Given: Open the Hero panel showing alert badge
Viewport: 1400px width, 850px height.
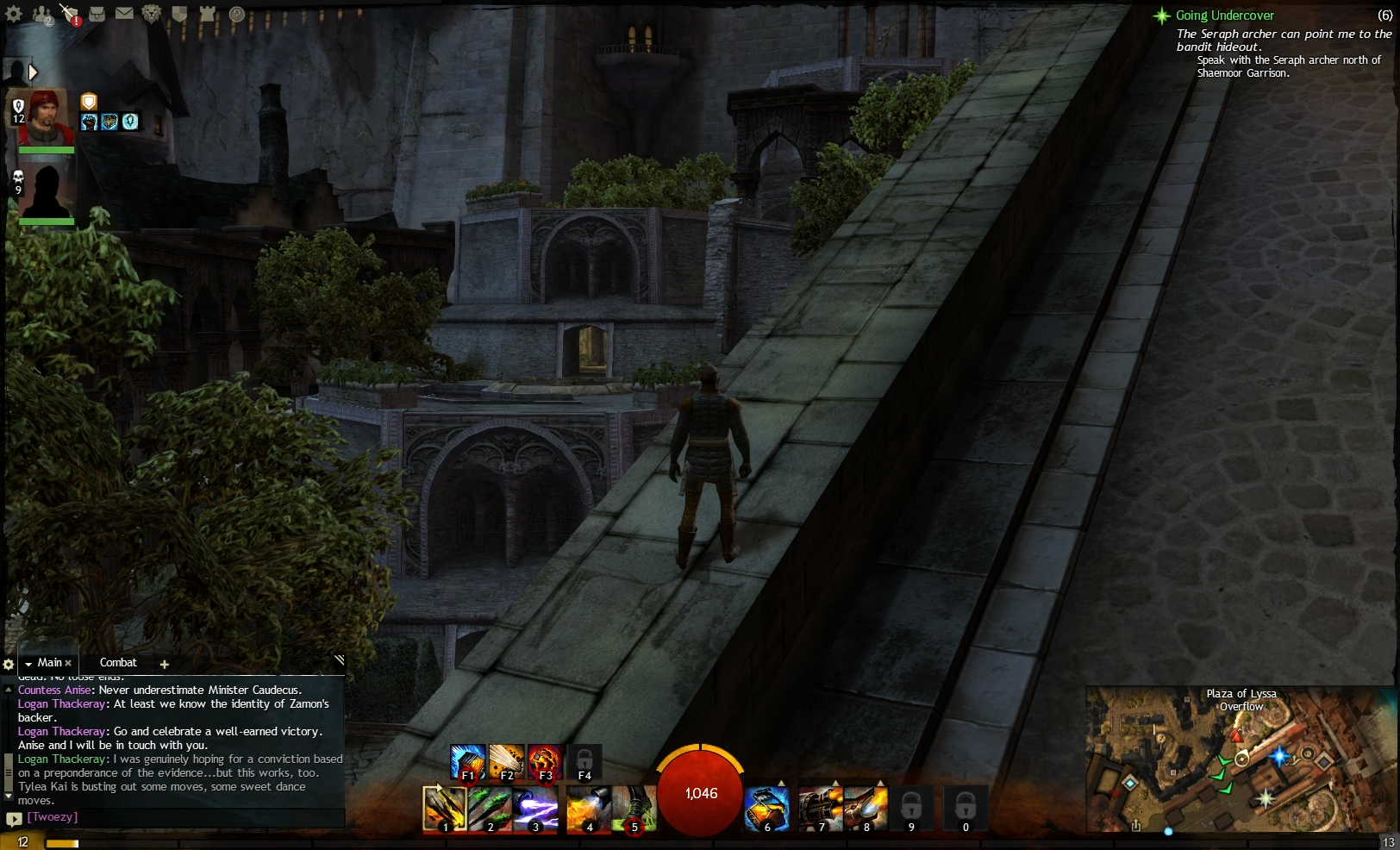Looking at the screenshot, I should 69,13.
